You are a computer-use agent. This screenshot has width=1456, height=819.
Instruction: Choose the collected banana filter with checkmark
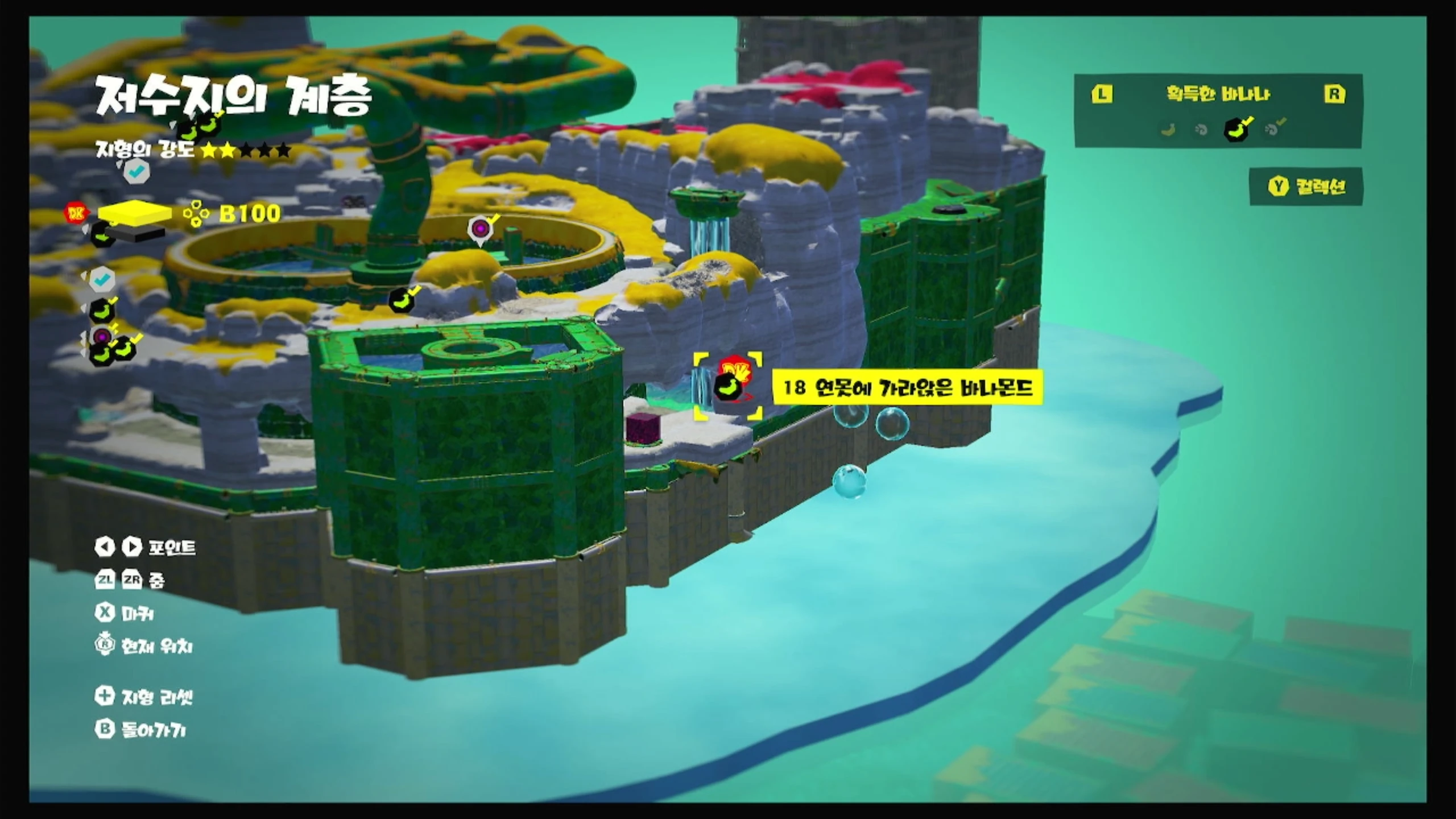(x=1238, y=129)
